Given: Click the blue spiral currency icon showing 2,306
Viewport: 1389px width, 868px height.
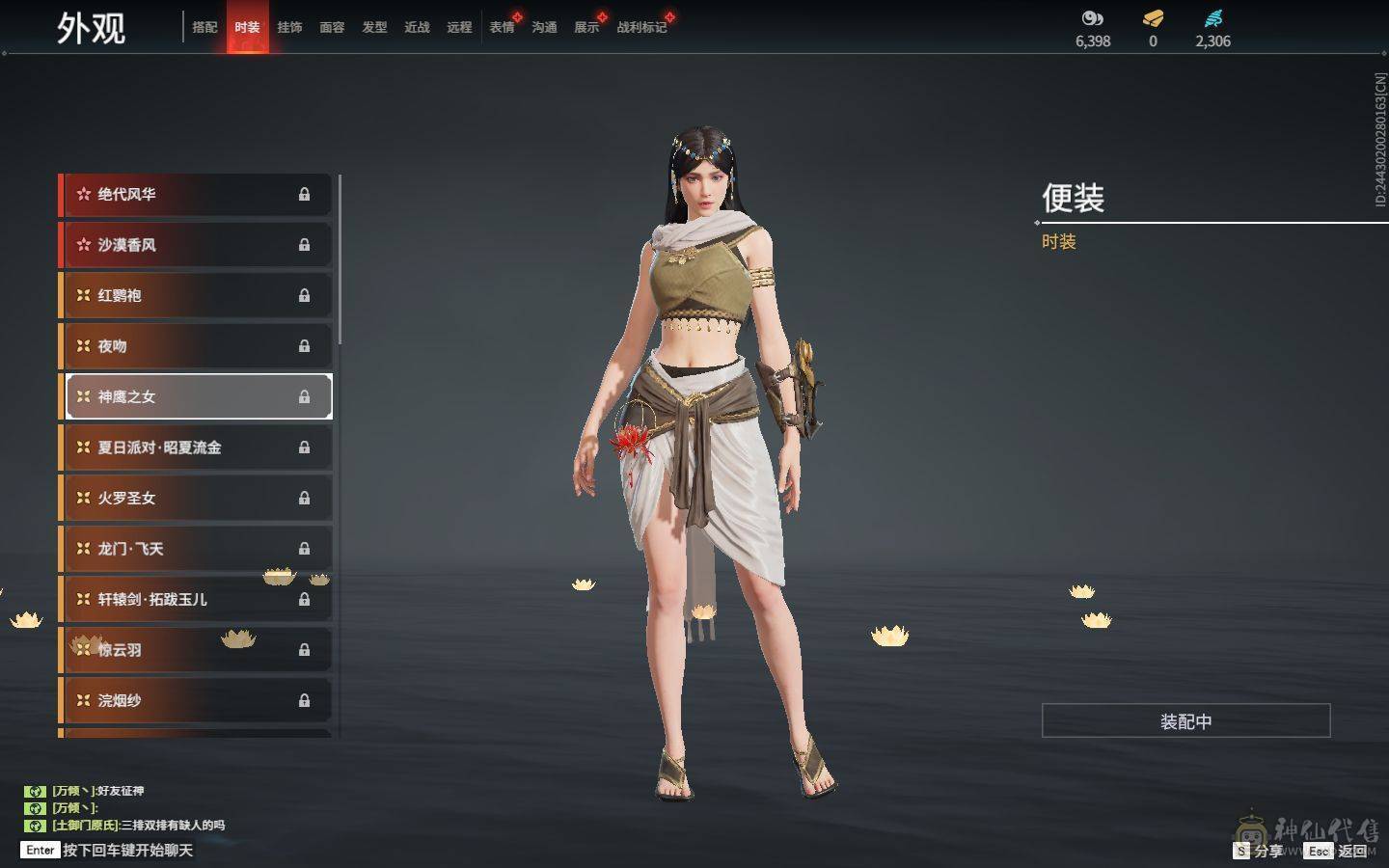Looking at the screenshot, I should click(1212, 17).
